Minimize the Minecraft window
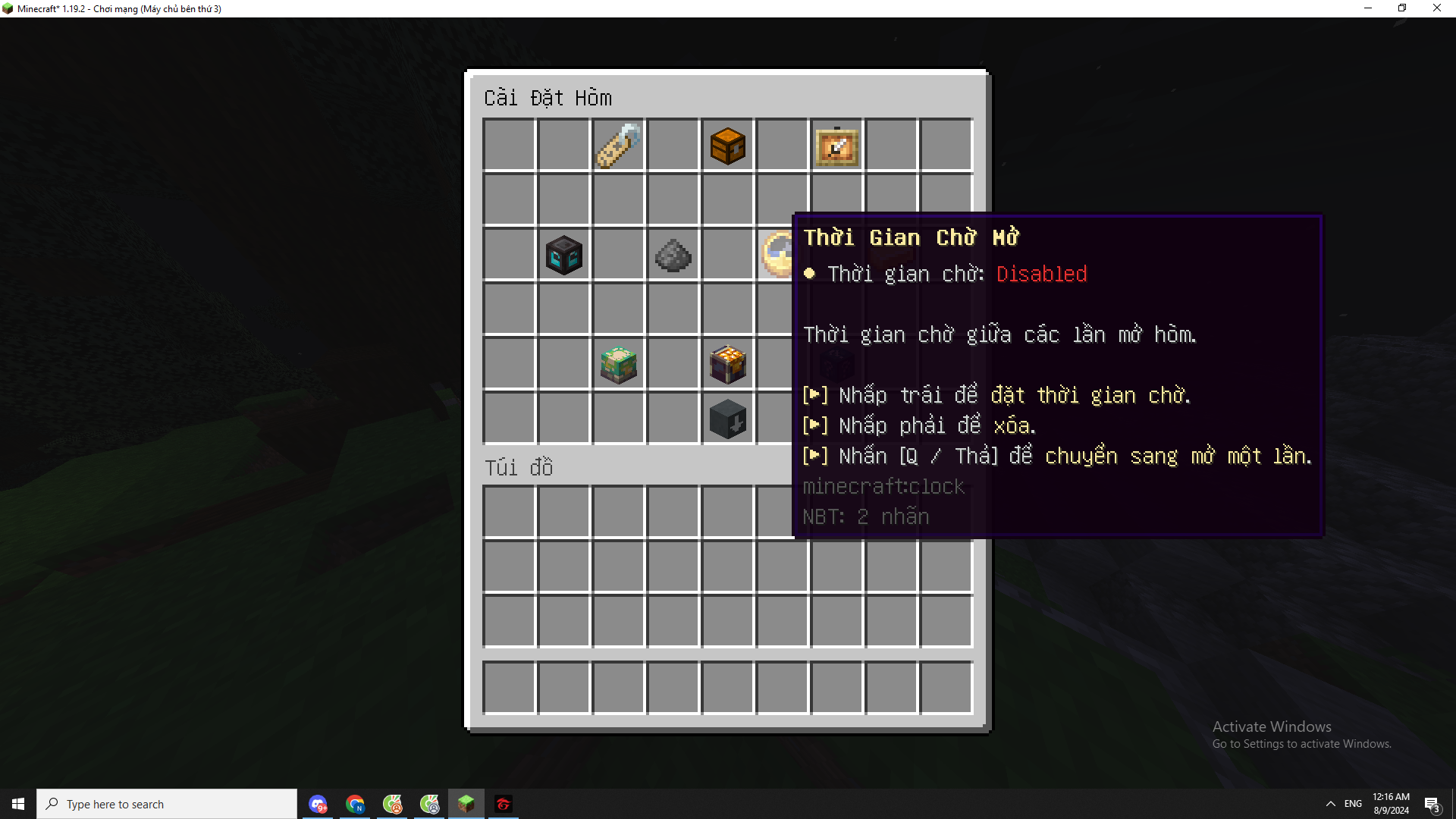This screenshot has width=1456, height=819. 1368,8
